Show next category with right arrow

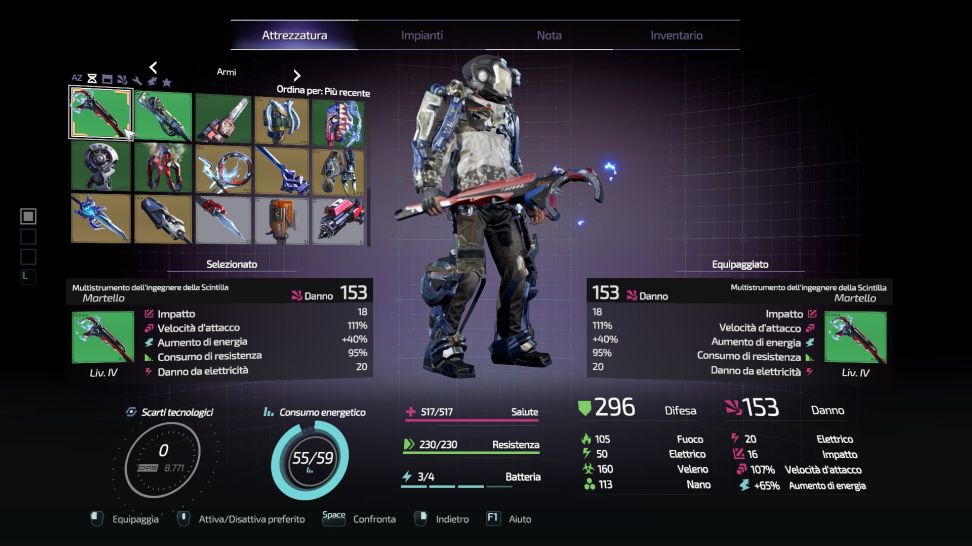click(297, 75)
